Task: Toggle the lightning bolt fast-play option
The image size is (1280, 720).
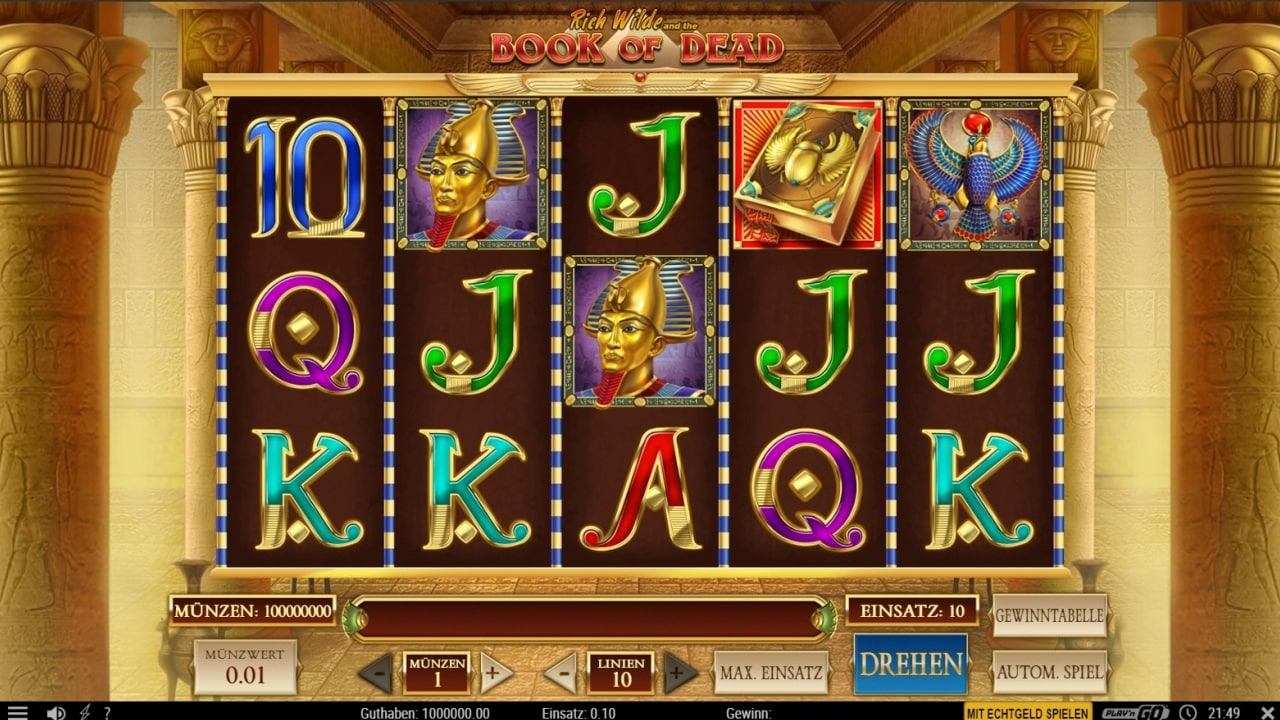Action: point(85,712)
